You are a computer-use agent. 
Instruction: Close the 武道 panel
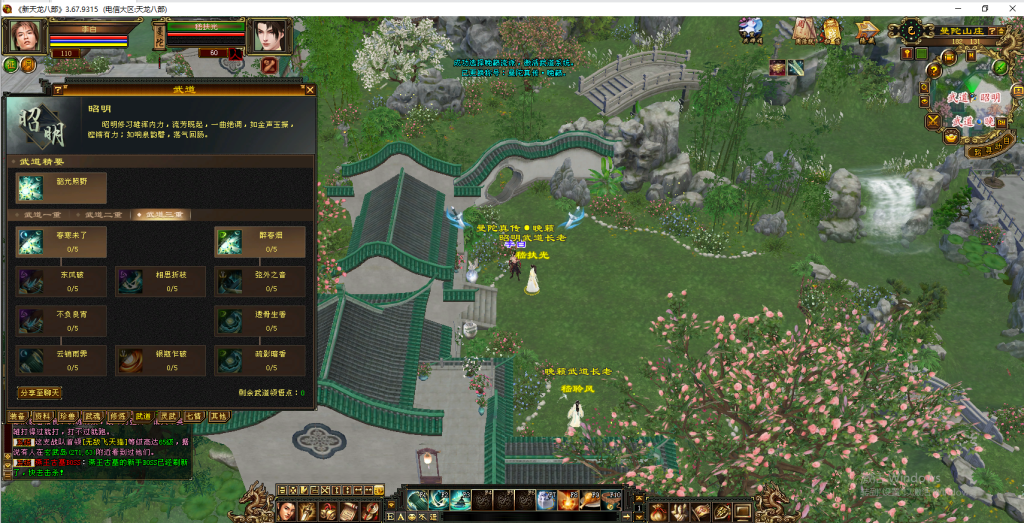pyautogui.click(x=310, y=90)
